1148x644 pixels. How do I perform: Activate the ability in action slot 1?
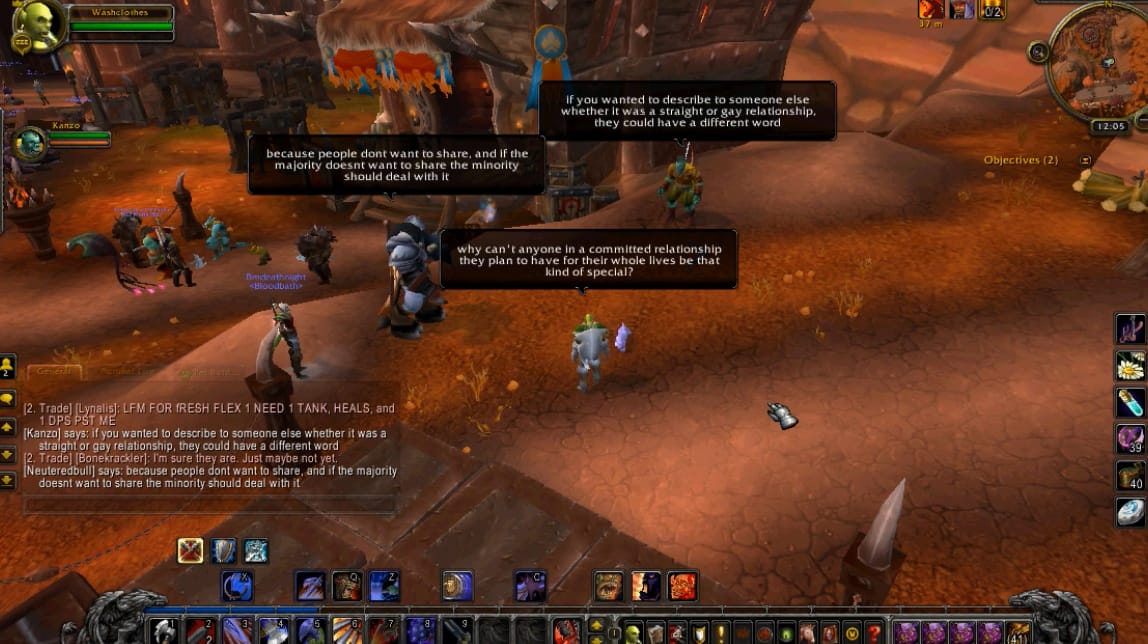coord(164,632)
